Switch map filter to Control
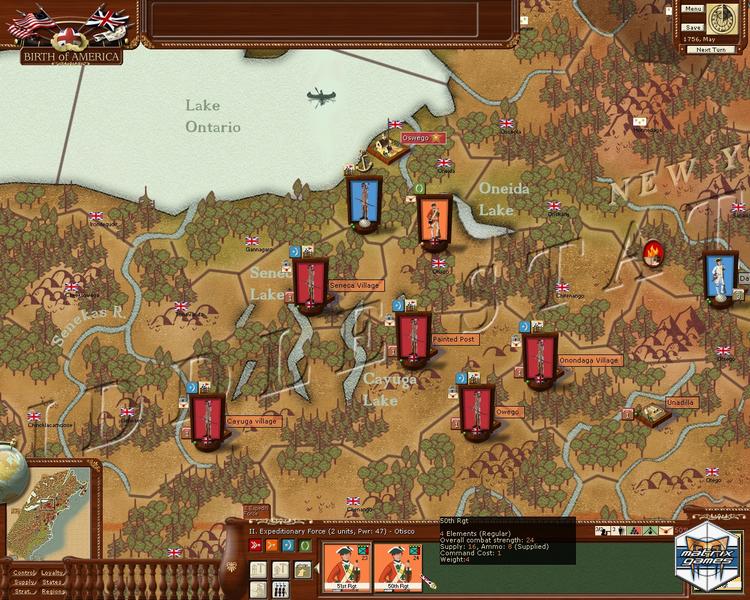Viewport: 750px width, 600px height. pos(23,573)
